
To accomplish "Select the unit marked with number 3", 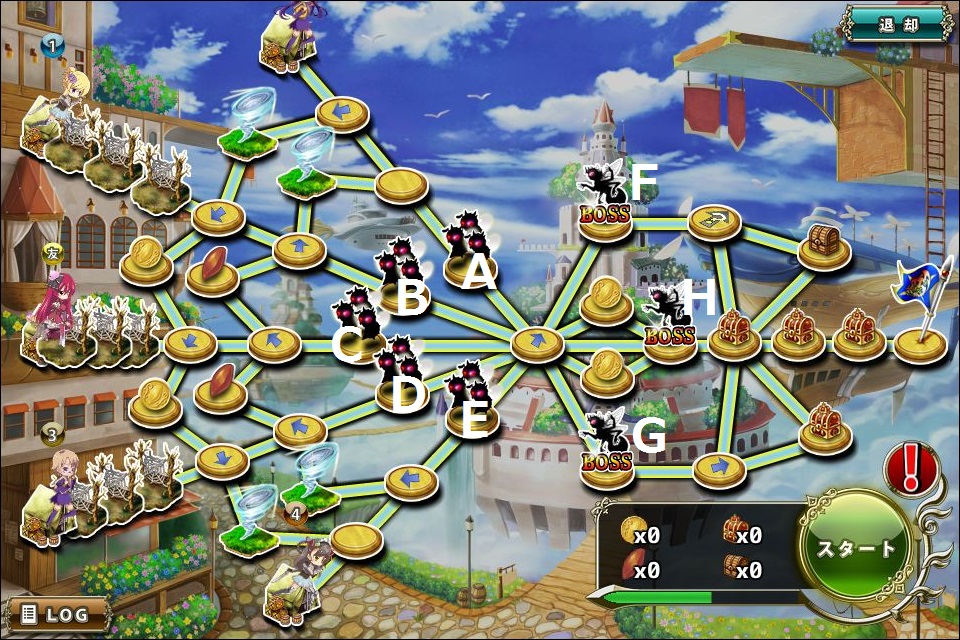I will 58,490.
